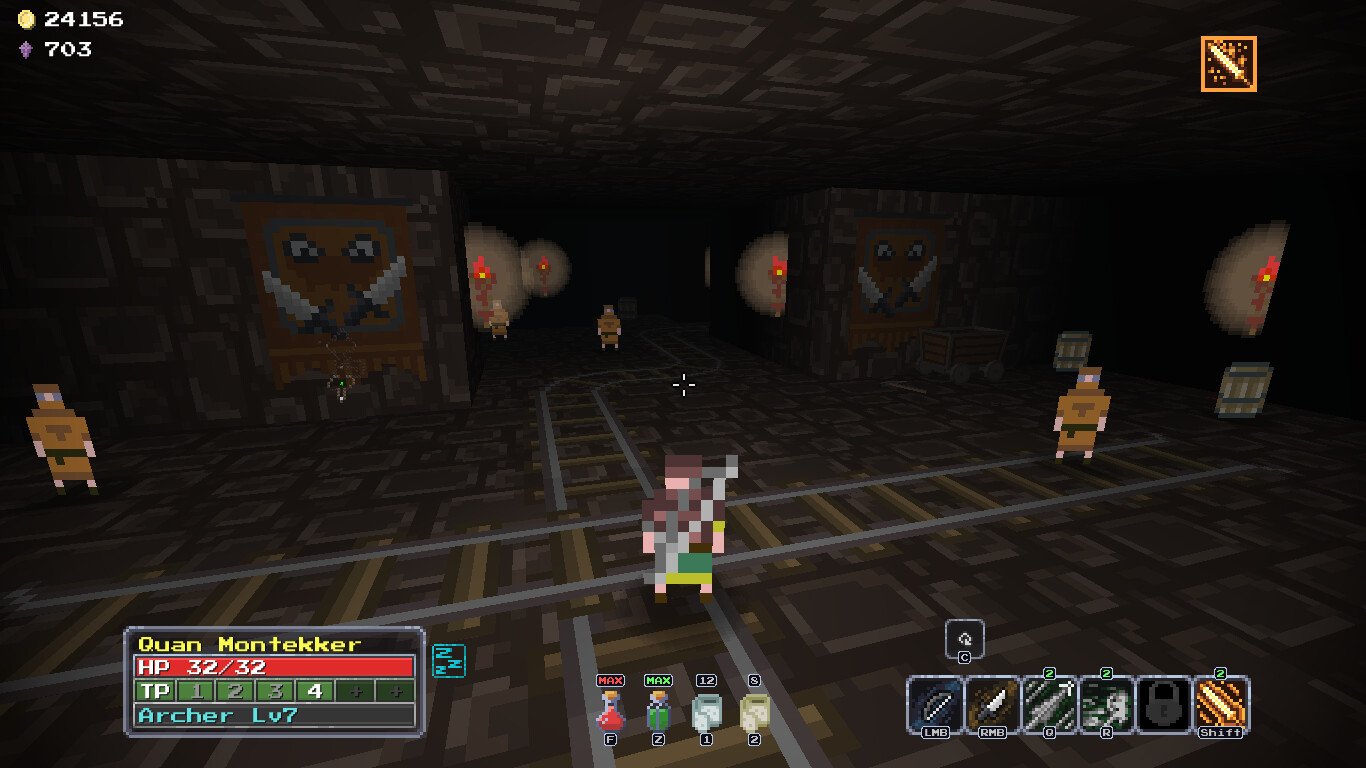Click the cyan sleep status icon
The width and height of the screenshot is (1366, 768).
pos(449,660)
